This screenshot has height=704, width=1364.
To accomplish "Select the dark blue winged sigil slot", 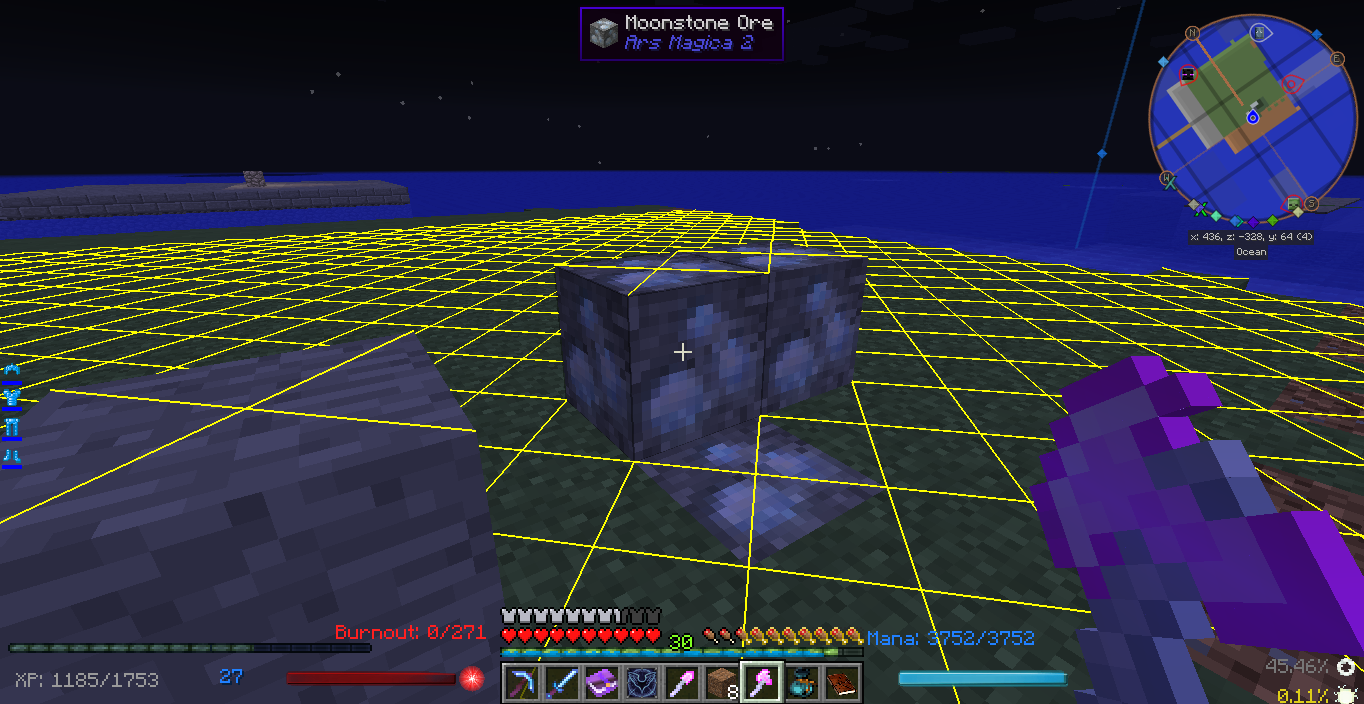I will (641, 683).
